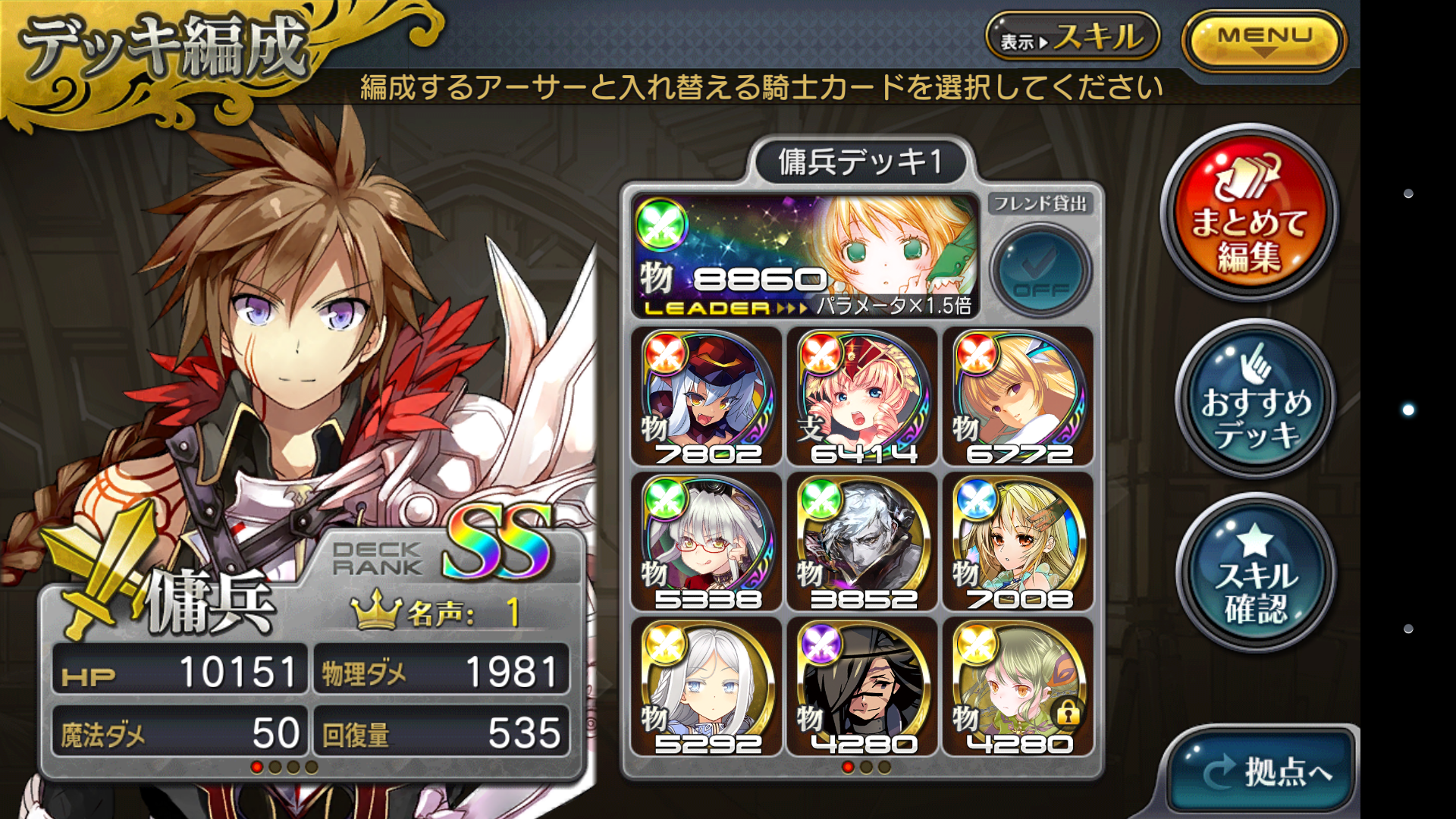
Task: Select the red-glasses card with 5338 power
Action: [x=707, y=542]
